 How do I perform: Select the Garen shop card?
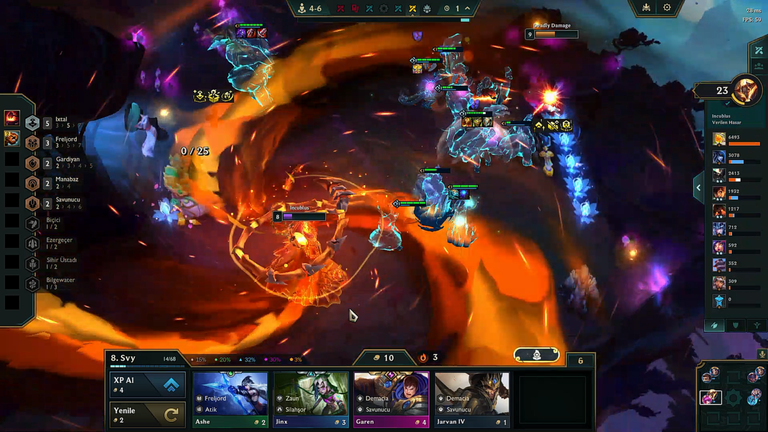(x=391, y=400)
